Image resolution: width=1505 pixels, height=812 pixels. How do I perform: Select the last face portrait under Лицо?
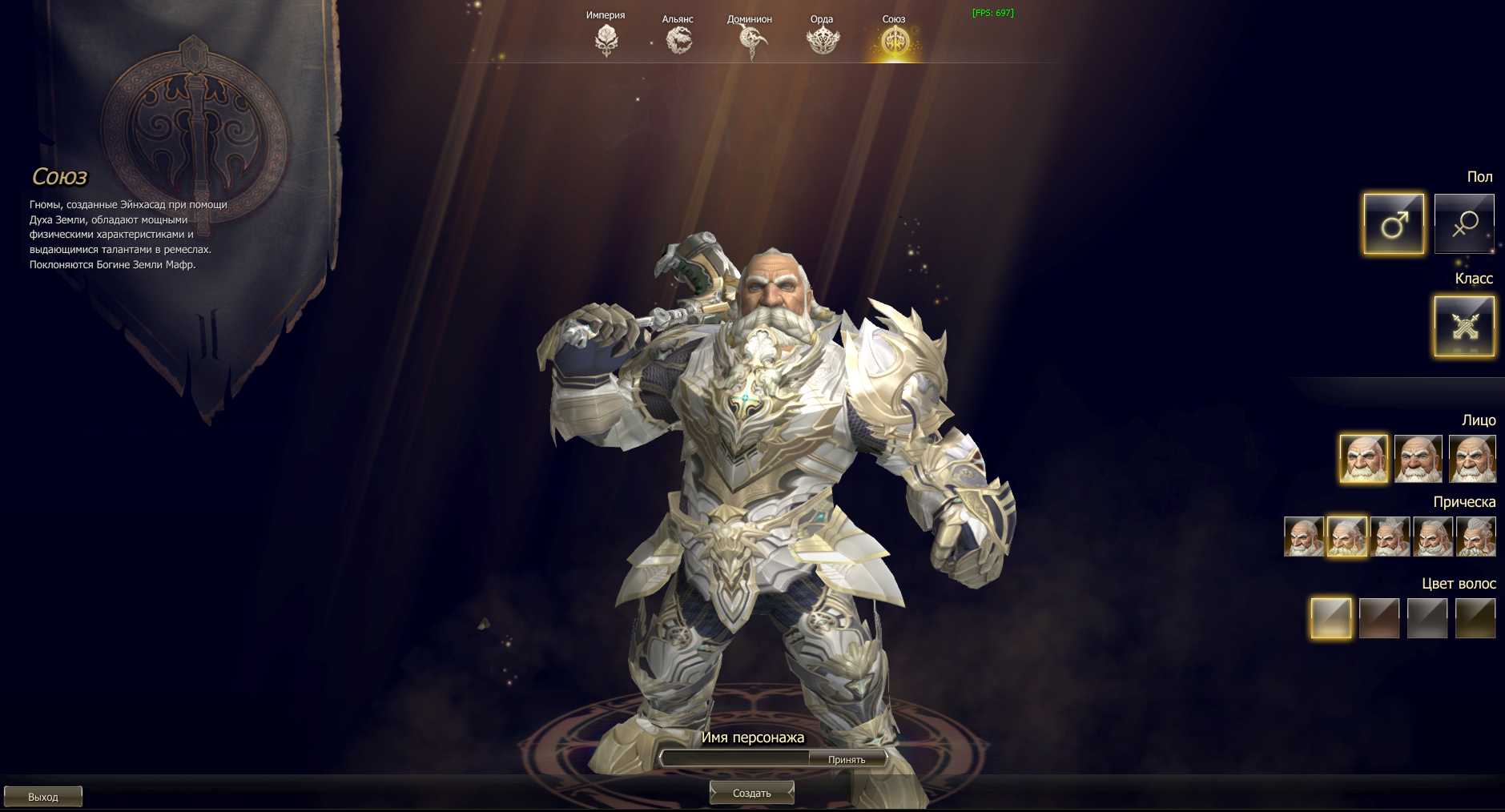coord(1472,459)
